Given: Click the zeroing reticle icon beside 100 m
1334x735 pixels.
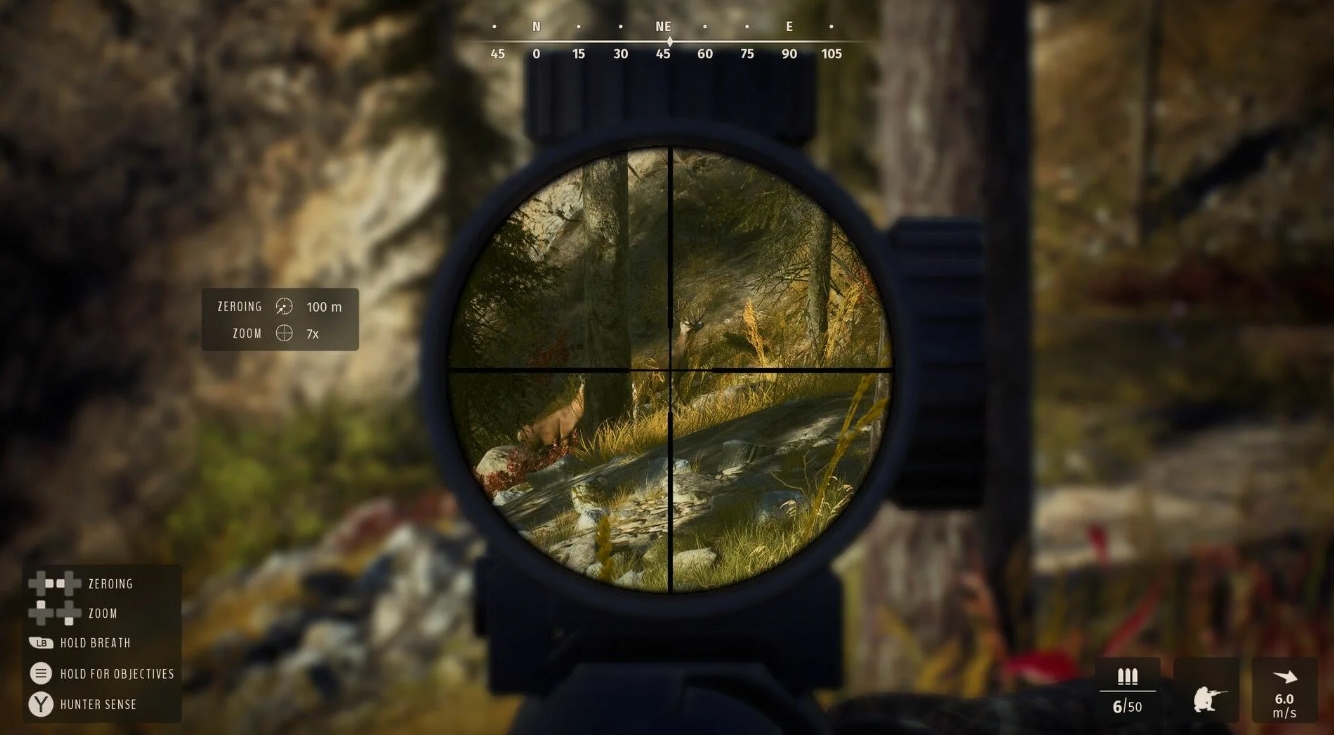Looking at the screenshot, I should point(283,306).
